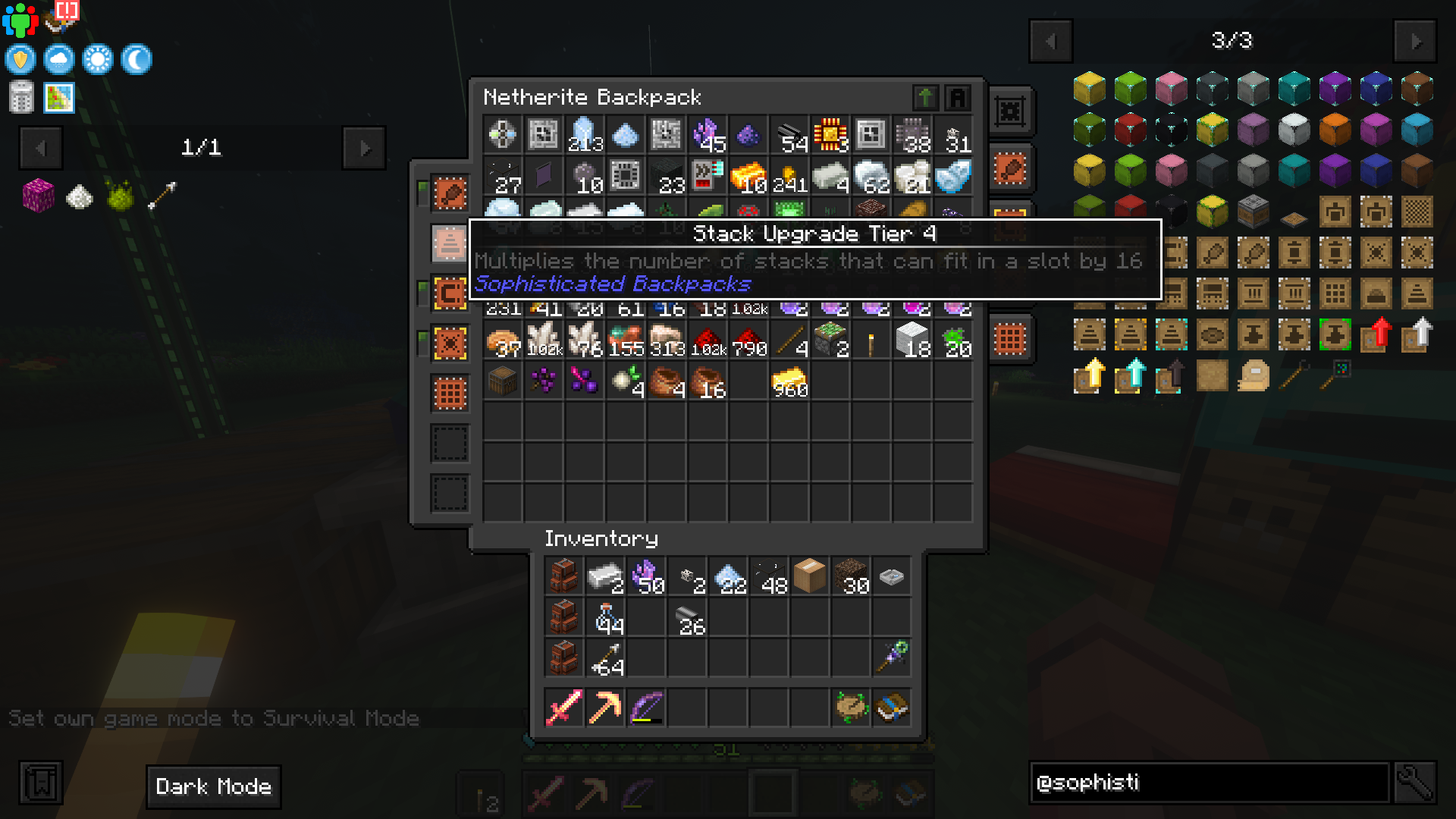1456x819 pixels.
Task: Click the Dark Mode button
Action: pos(213,786)
